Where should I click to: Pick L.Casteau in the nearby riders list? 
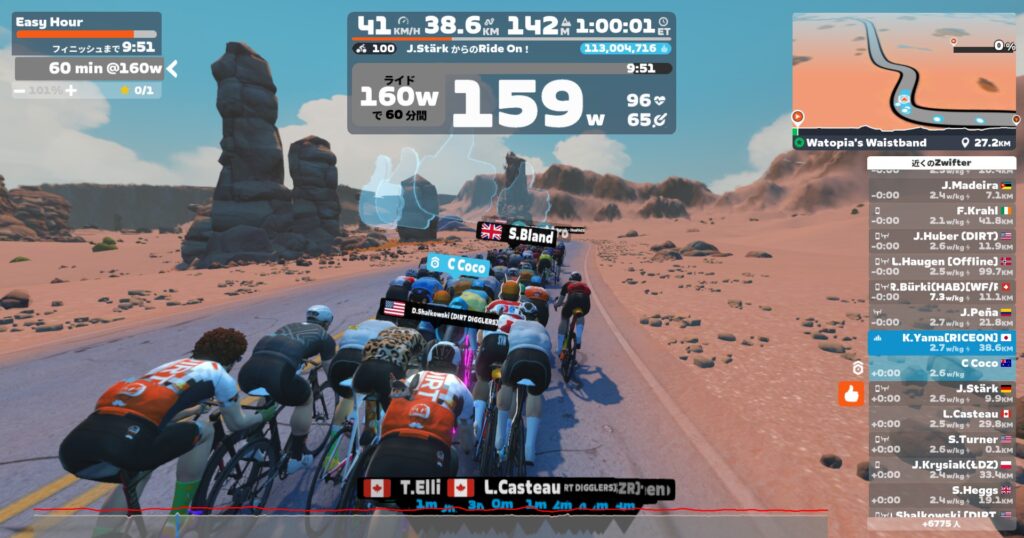coord(942,419)
